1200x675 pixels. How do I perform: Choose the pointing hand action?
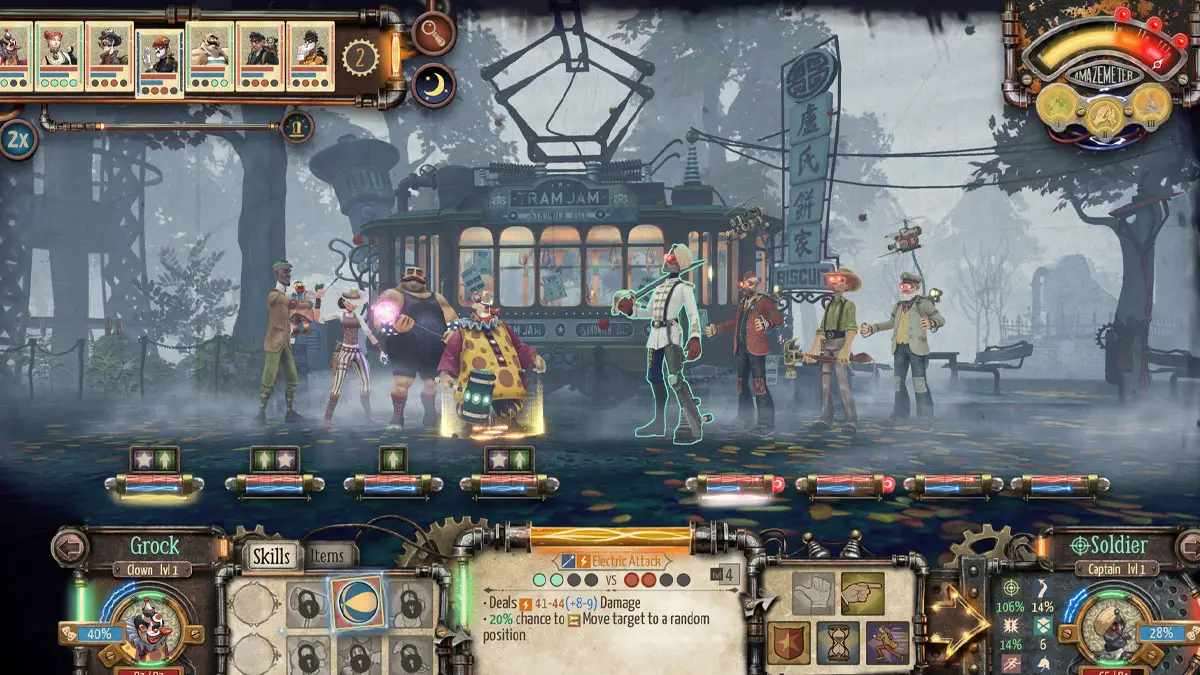[x=861, y=592]
